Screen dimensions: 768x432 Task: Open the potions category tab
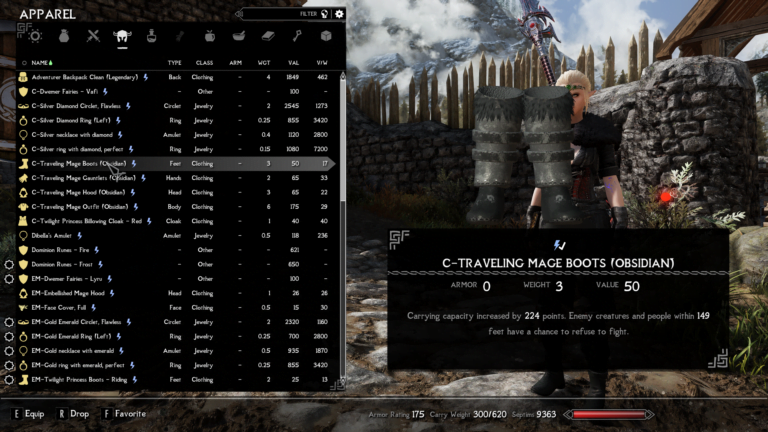[x=152, y=36]
